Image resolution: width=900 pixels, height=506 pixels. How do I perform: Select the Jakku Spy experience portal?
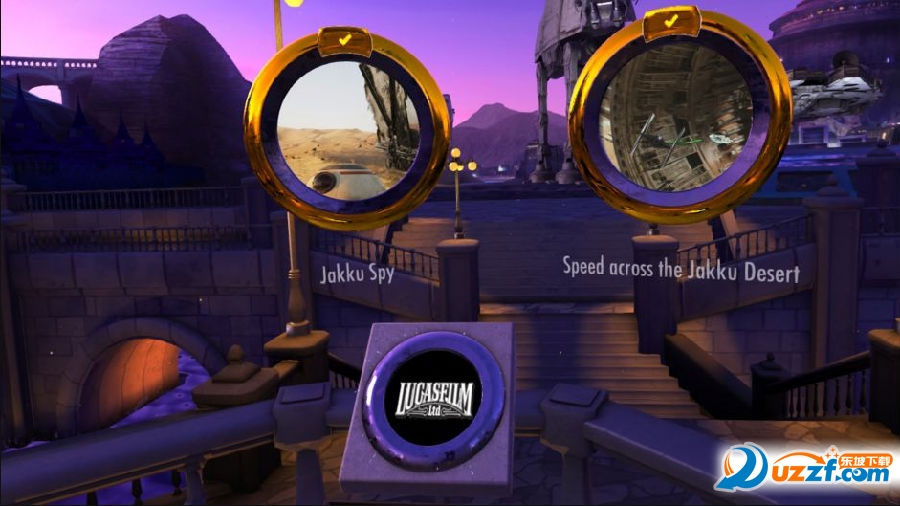point(345,127)
